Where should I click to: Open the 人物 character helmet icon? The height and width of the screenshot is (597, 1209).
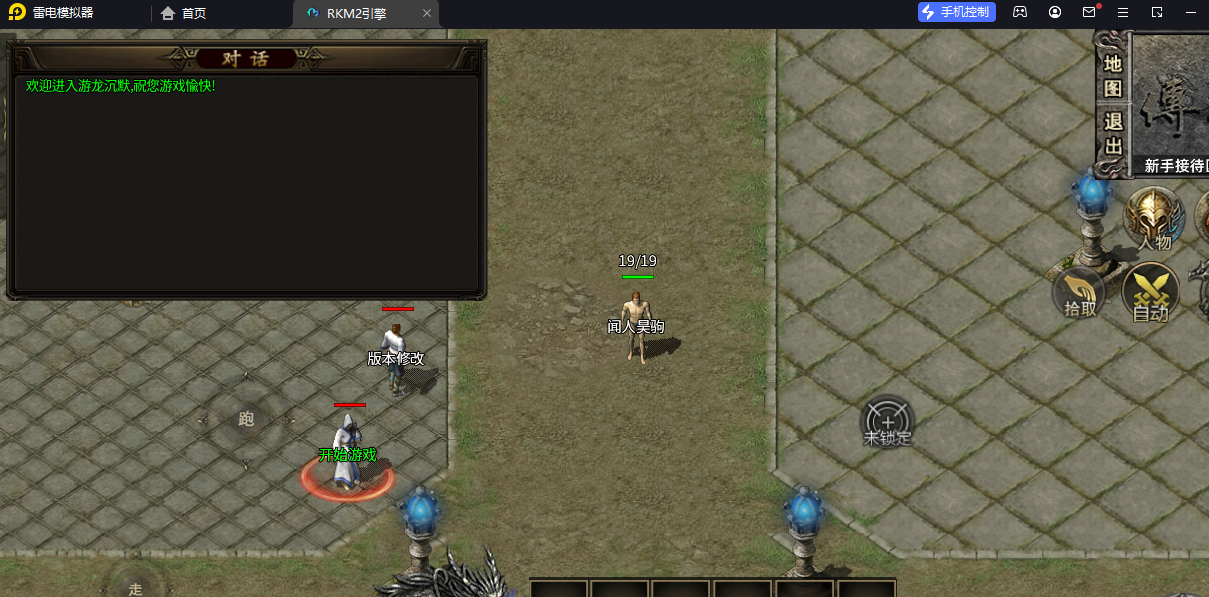coord(1154,218)
